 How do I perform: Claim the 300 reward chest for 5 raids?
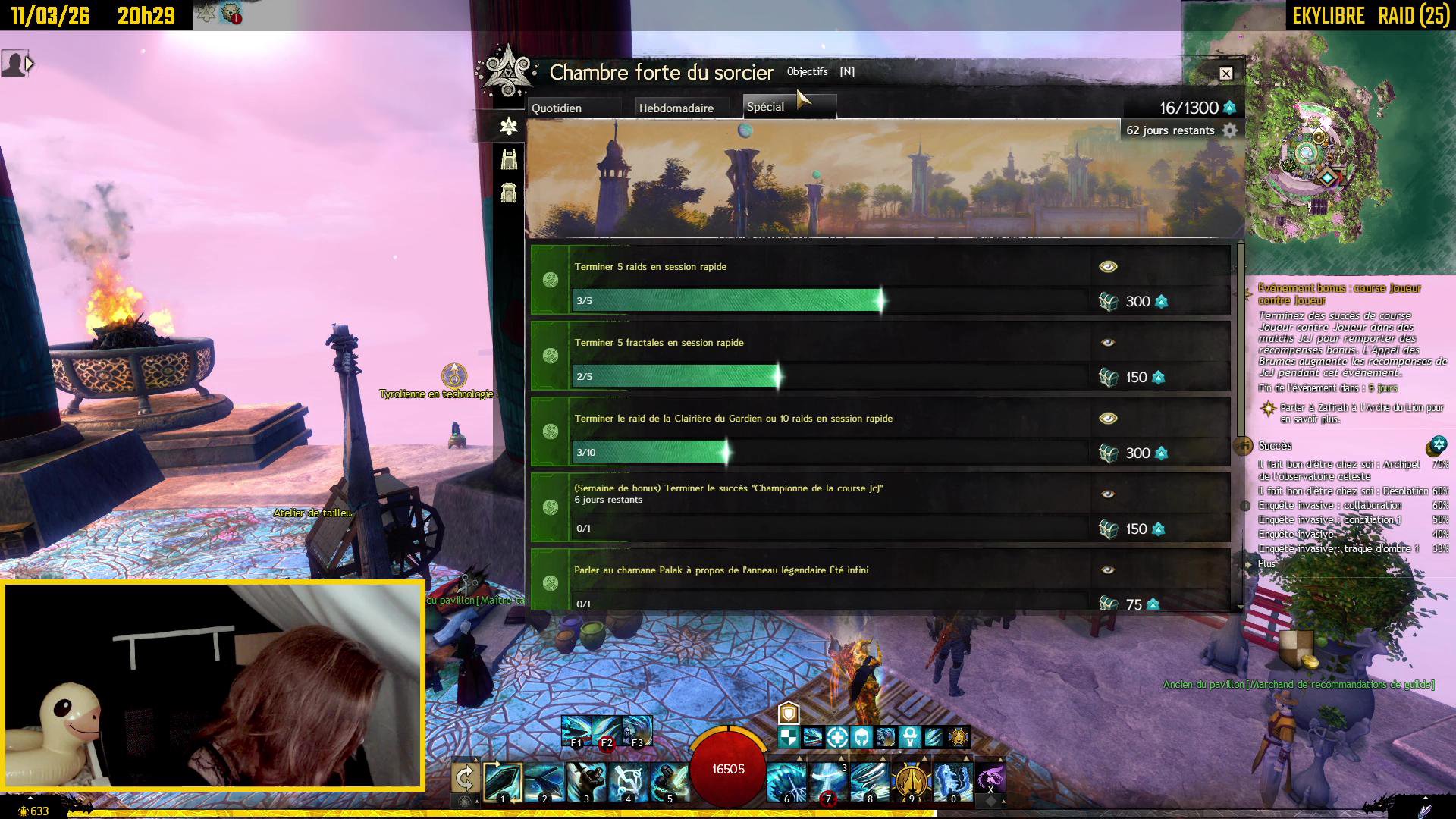coord(1109,302)
